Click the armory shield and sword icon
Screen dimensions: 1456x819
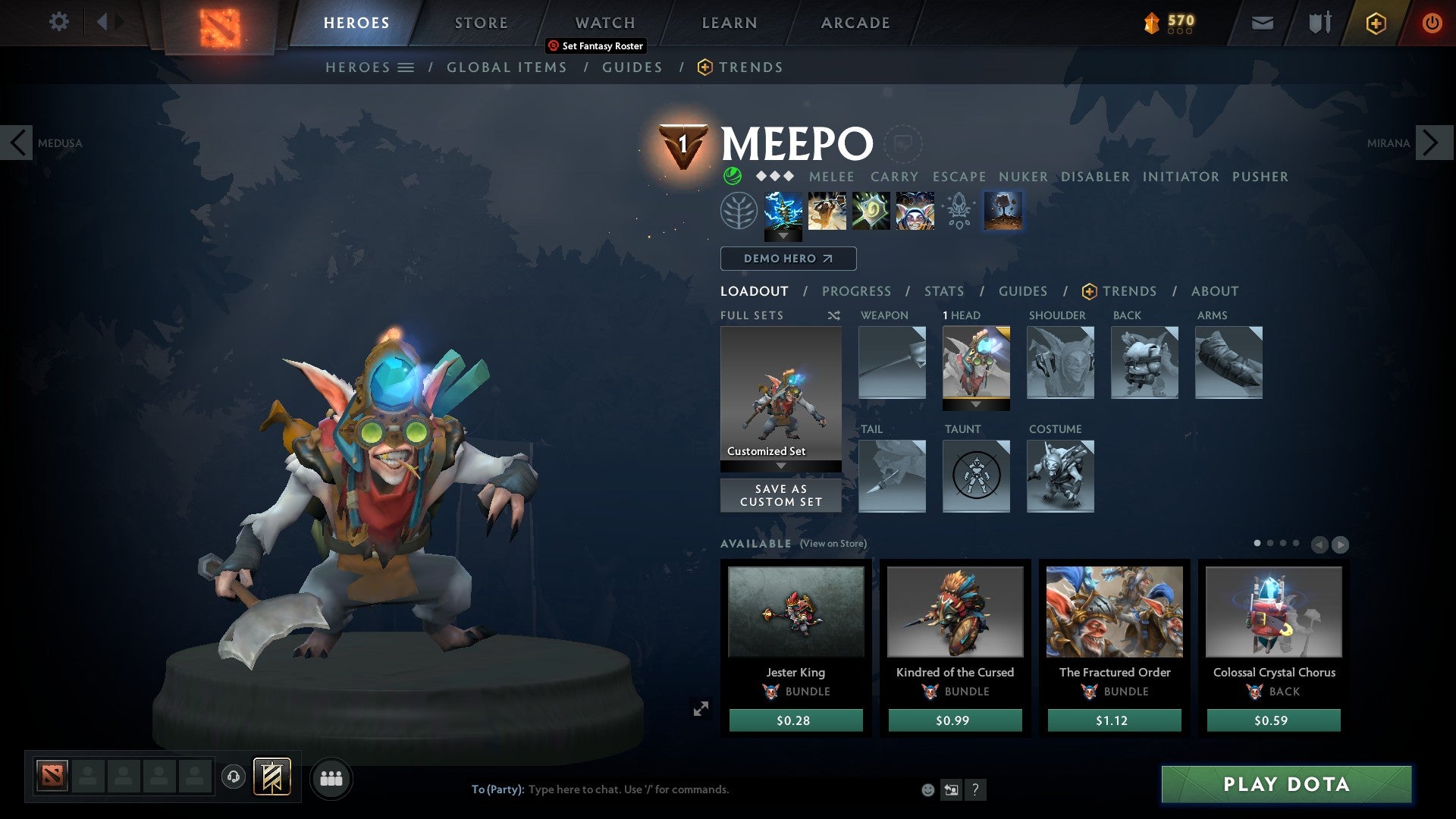1319,23
